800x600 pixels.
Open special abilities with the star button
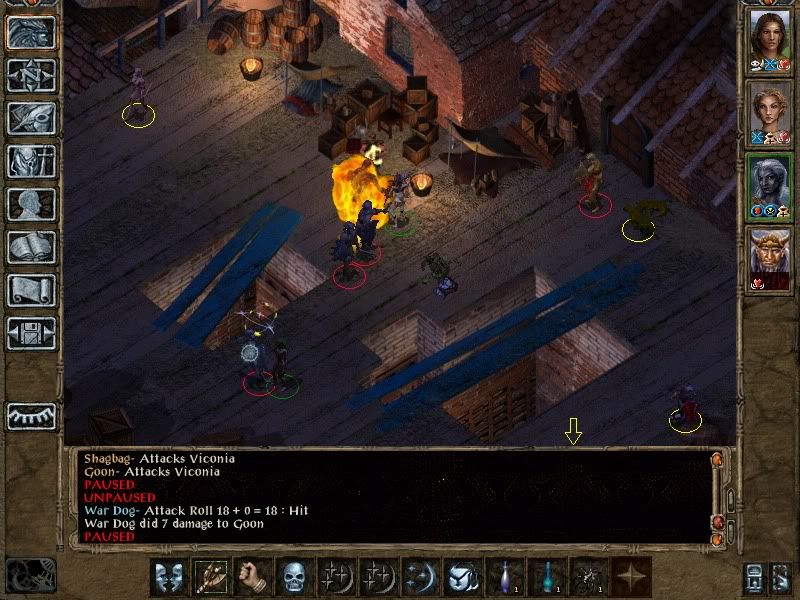[631, 577]
